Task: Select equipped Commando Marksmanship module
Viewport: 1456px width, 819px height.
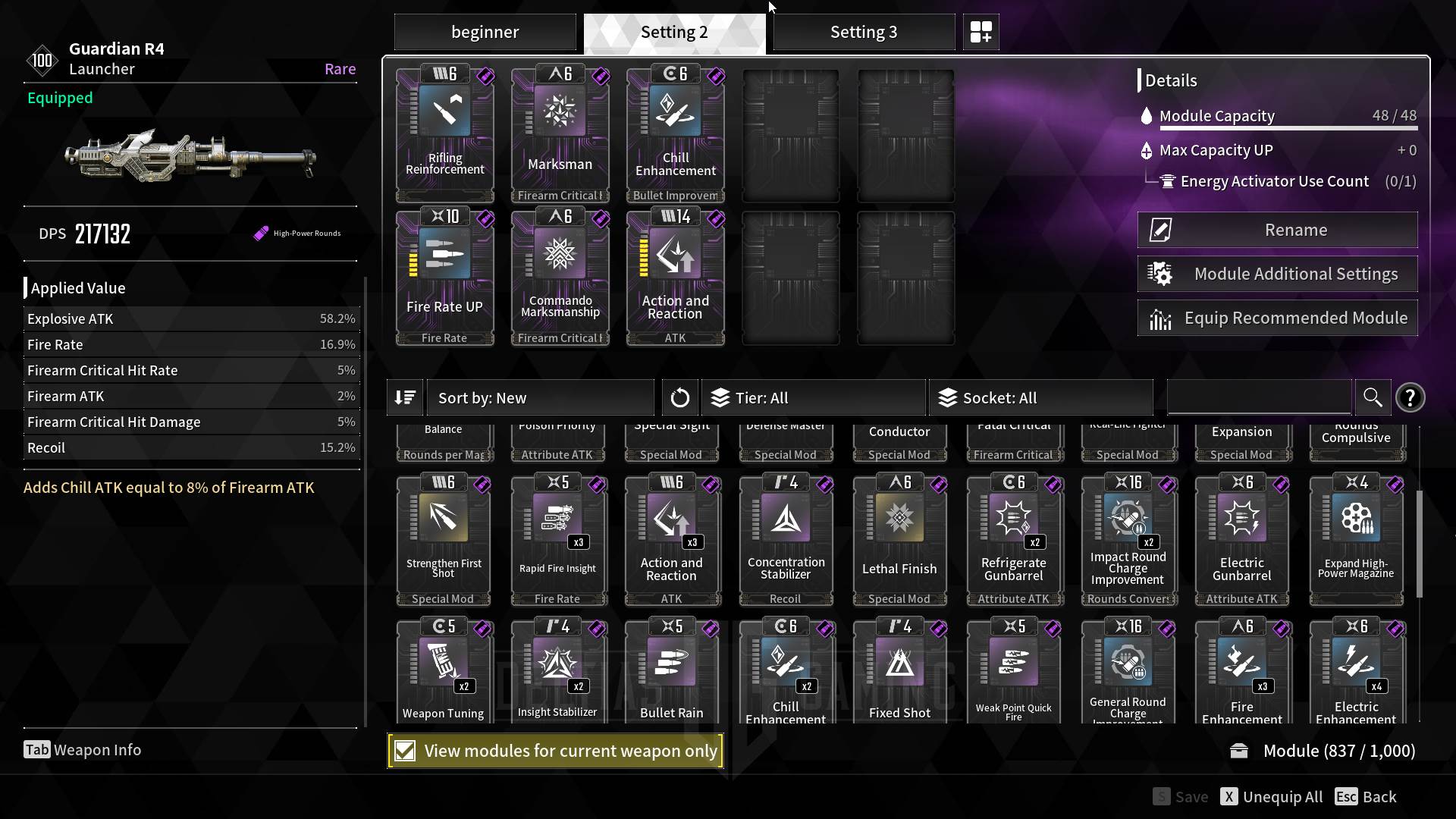Action: [560, 277]
